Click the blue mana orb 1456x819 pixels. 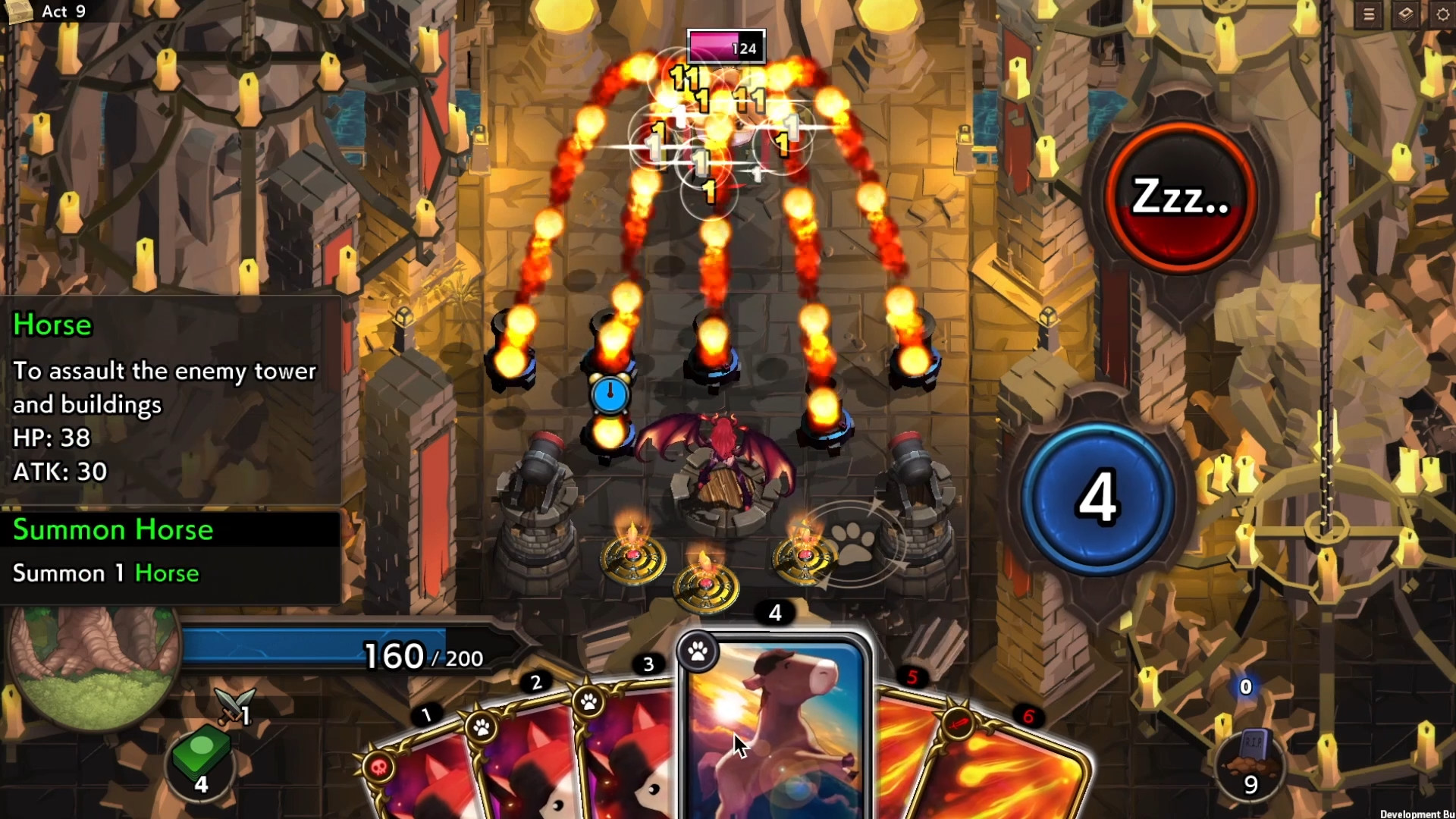coord(1097,498)
